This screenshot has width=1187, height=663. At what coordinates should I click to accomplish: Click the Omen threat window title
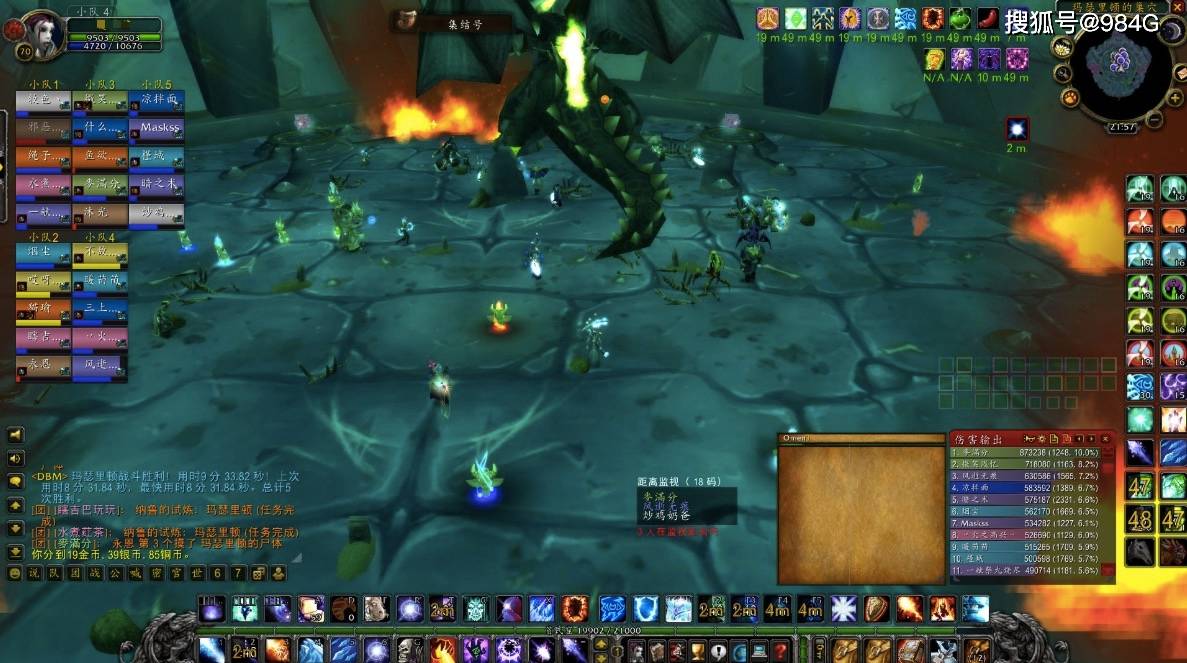(x=862, y=439)
